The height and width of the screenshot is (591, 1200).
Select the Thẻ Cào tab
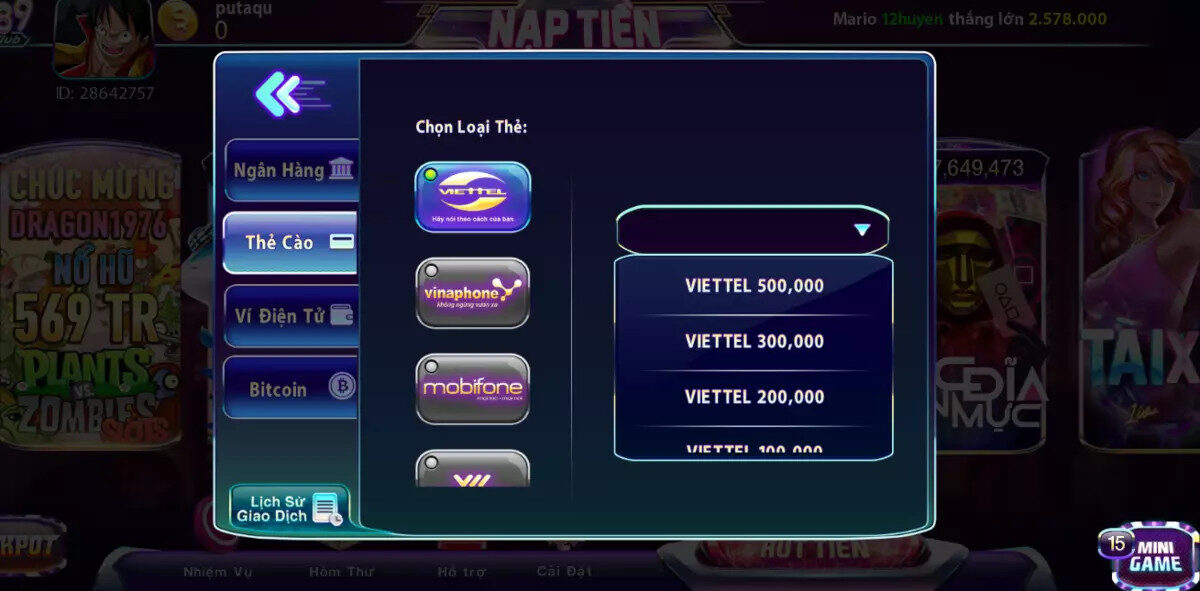tap(292, 242)
